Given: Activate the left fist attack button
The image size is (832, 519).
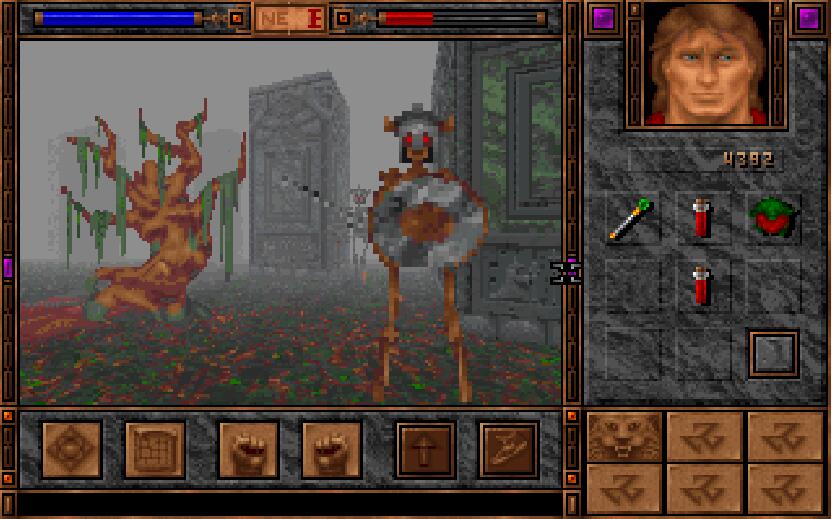Looking at the screenshot, I should (247, 449).
